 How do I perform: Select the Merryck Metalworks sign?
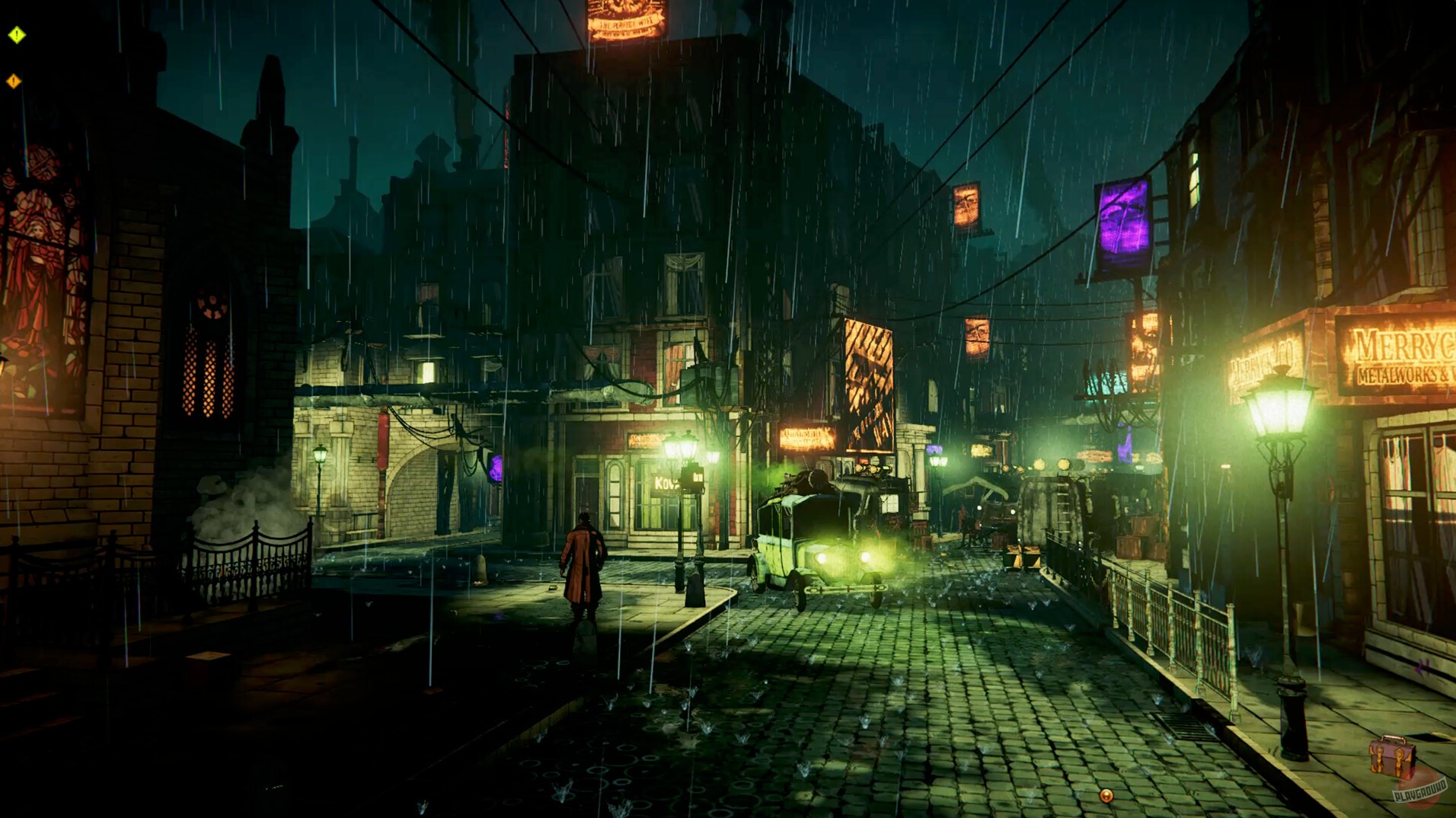[x=1396, y=358]
